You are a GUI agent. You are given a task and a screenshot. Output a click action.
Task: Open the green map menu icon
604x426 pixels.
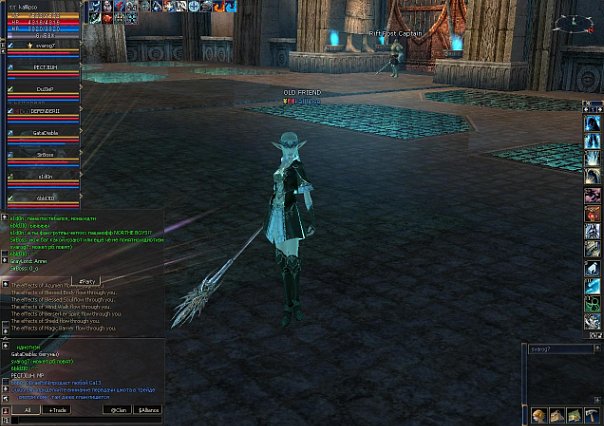point(576,415)
